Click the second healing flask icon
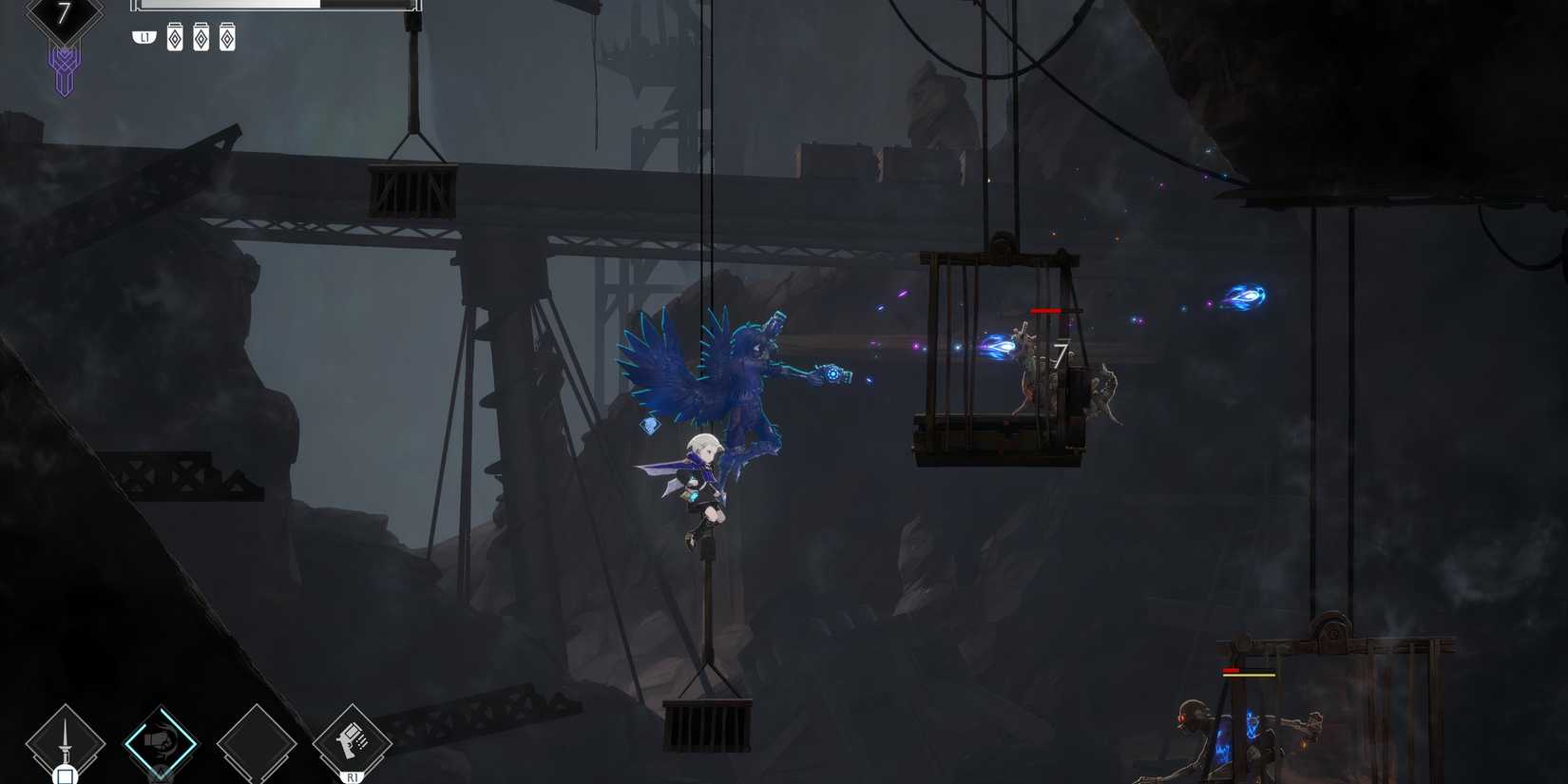 click(x=201, y=38)
